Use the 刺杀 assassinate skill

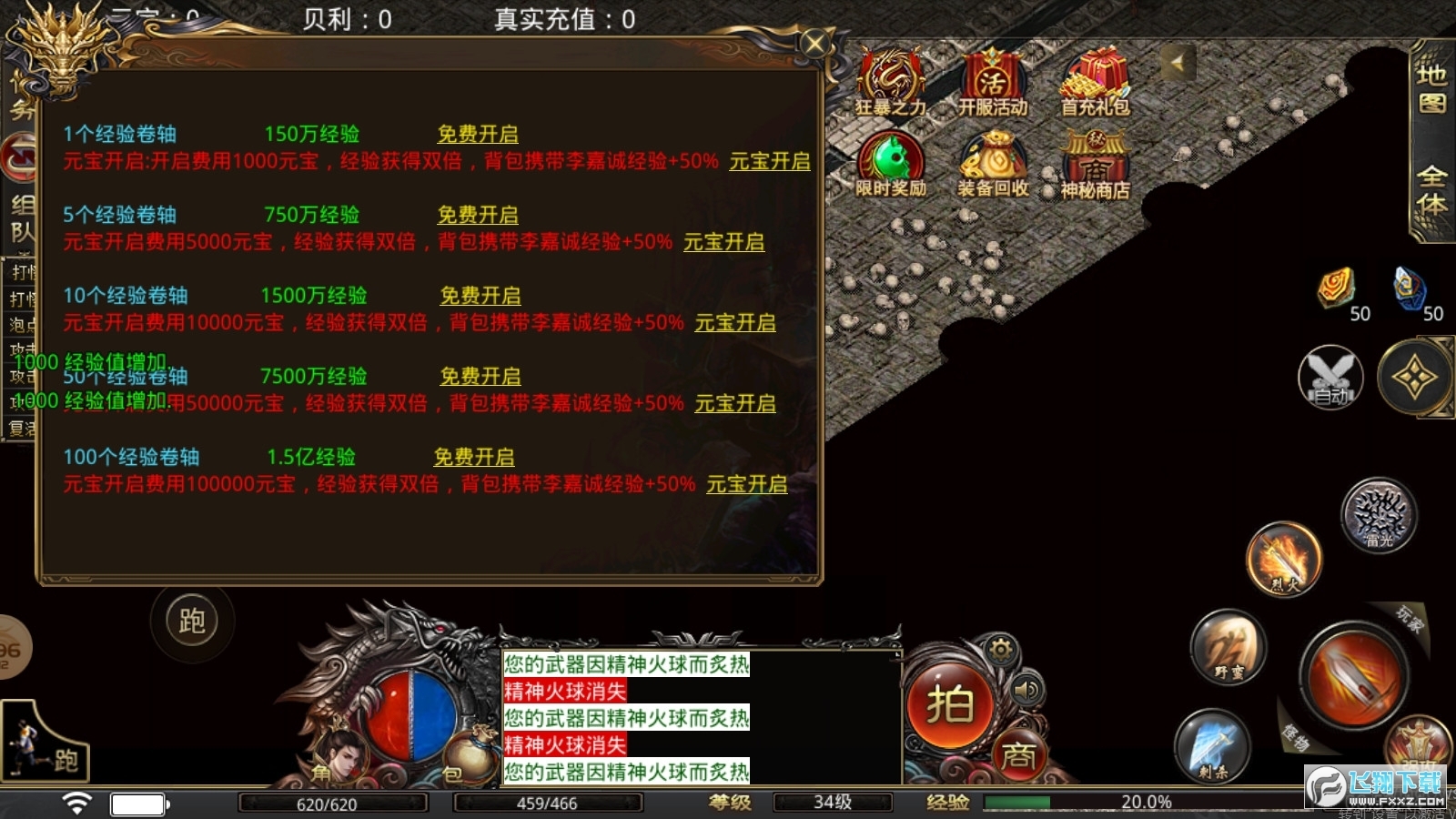click(1210, 746)
